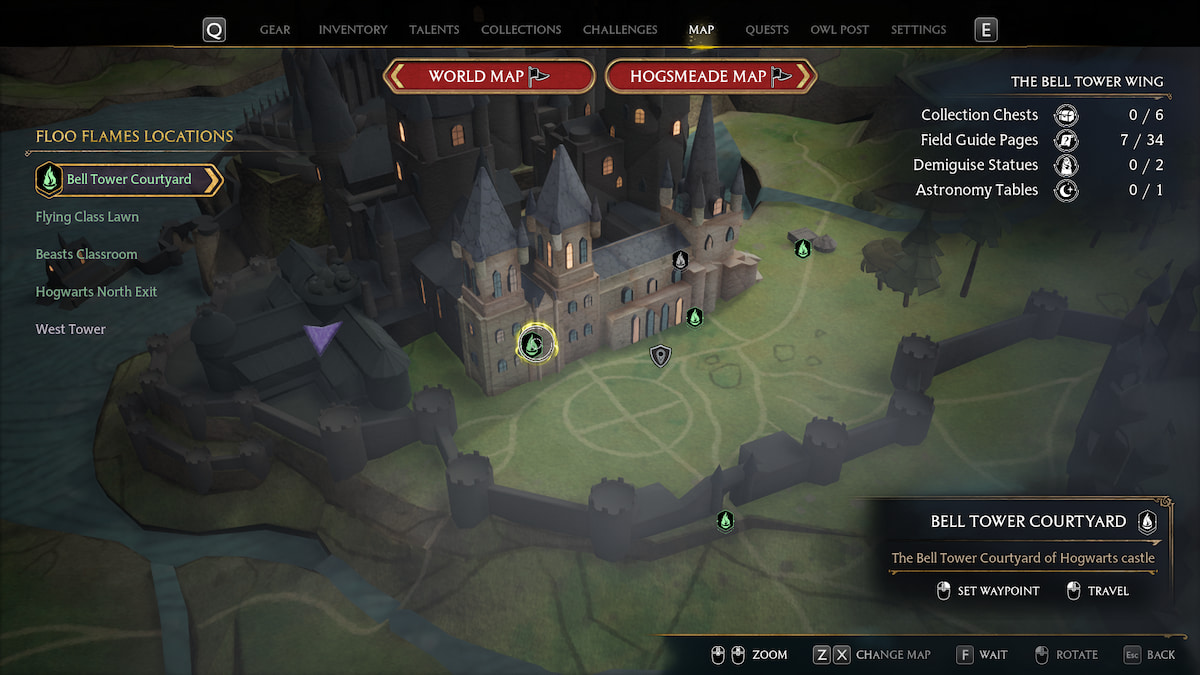Select the Beasts Classroom floo location
This screenshot has width=1200, height=675.
[86, 254]
